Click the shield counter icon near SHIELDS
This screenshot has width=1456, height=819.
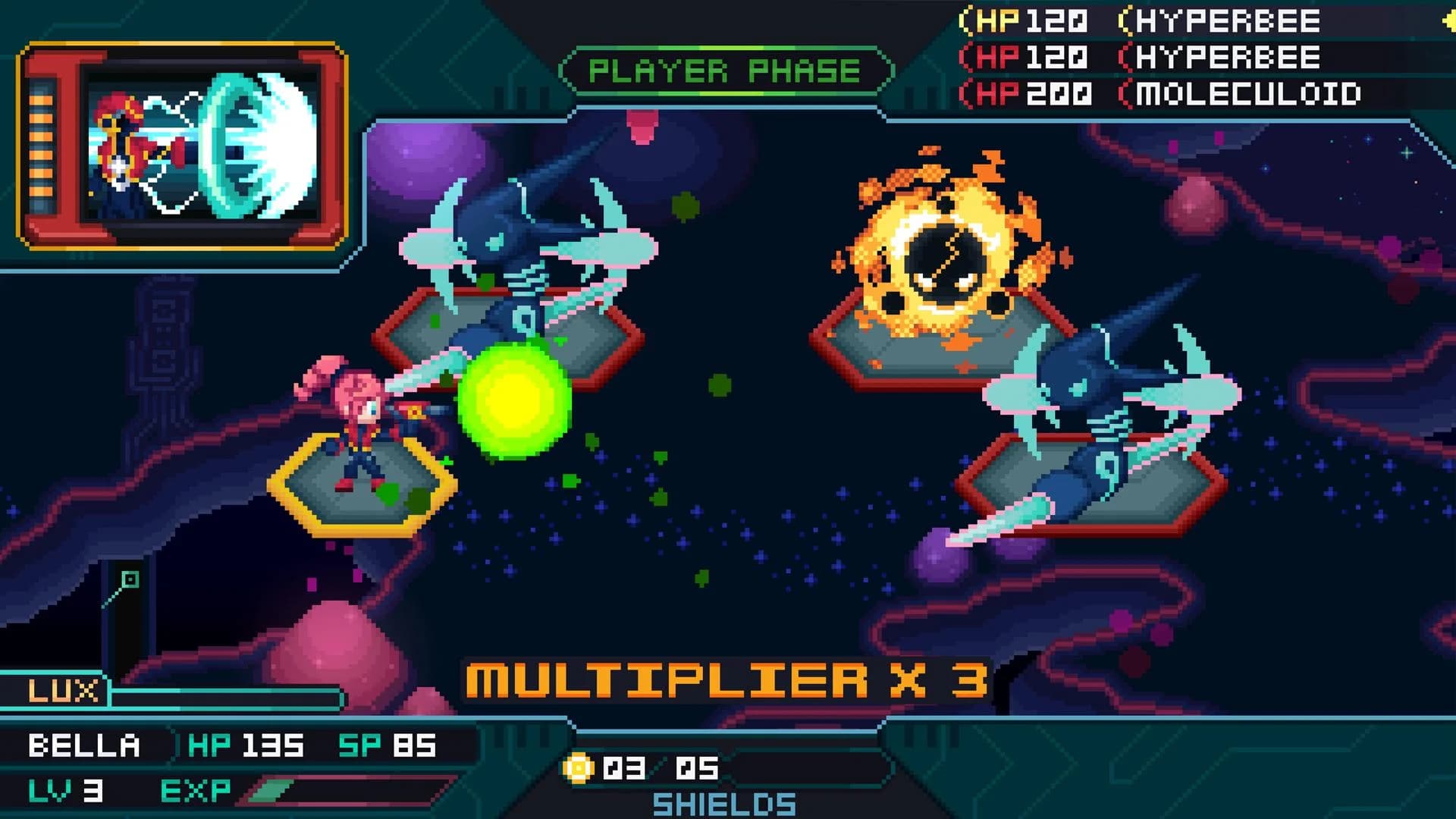click(578, 767)
